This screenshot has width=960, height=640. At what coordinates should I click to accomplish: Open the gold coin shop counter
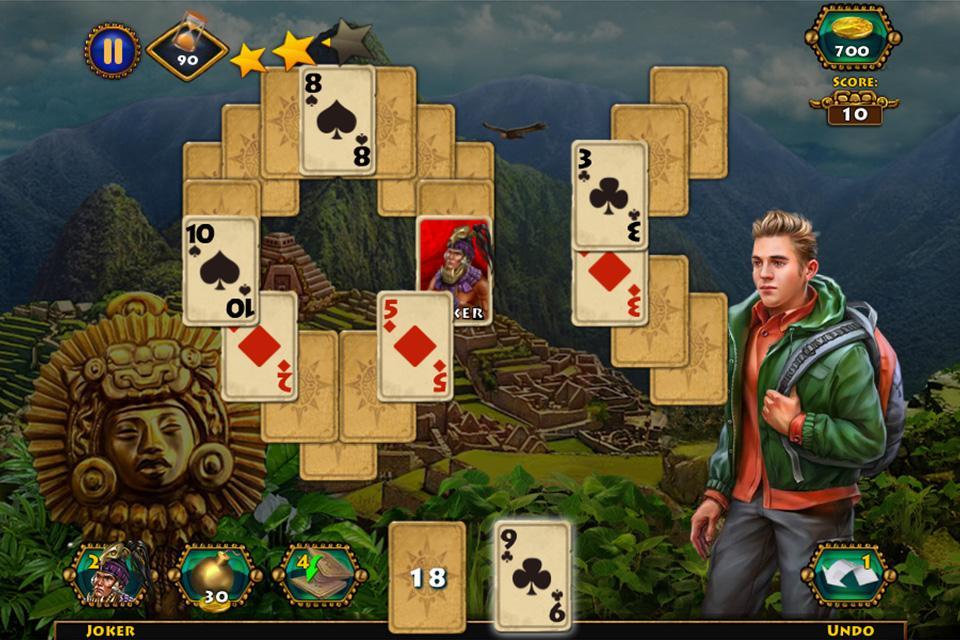pos(852,38)
